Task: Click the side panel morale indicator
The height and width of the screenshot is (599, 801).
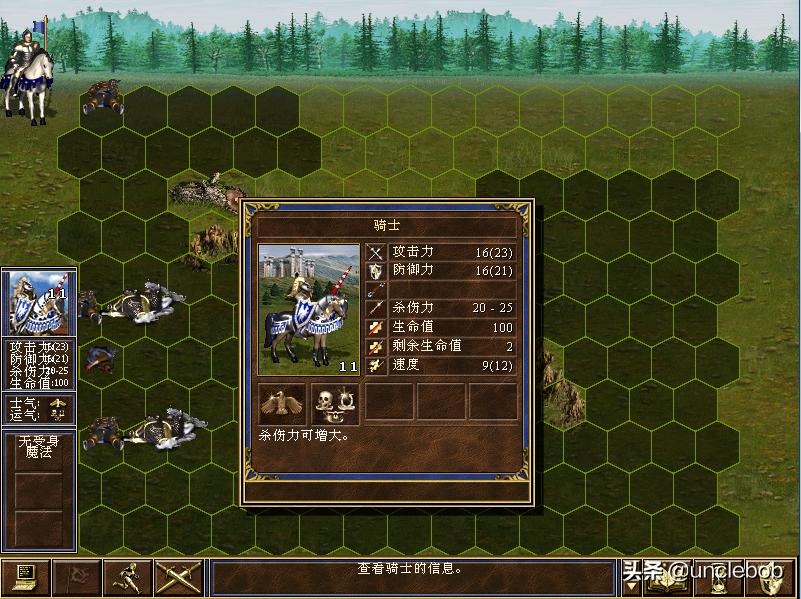Action: point(58,402)
